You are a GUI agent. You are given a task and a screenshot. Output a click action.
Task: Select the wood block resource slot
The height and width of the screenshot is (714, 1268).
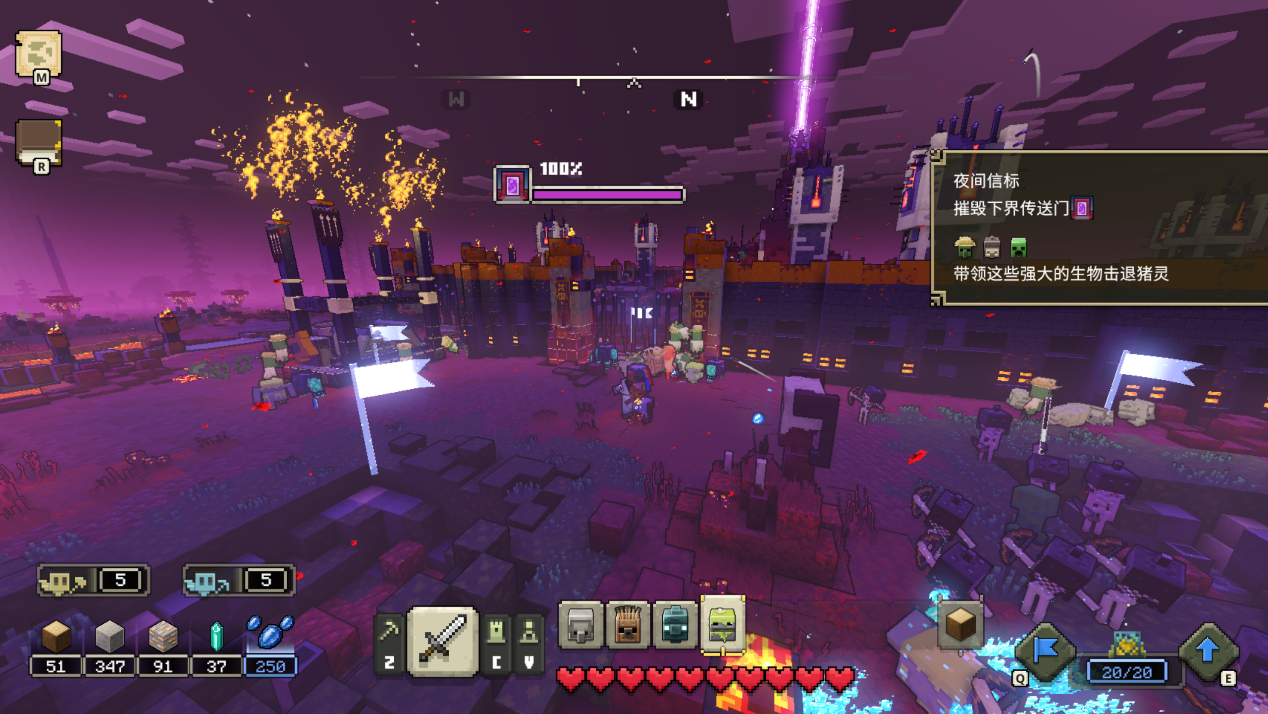pyautogui.click(x=960, y=624)
